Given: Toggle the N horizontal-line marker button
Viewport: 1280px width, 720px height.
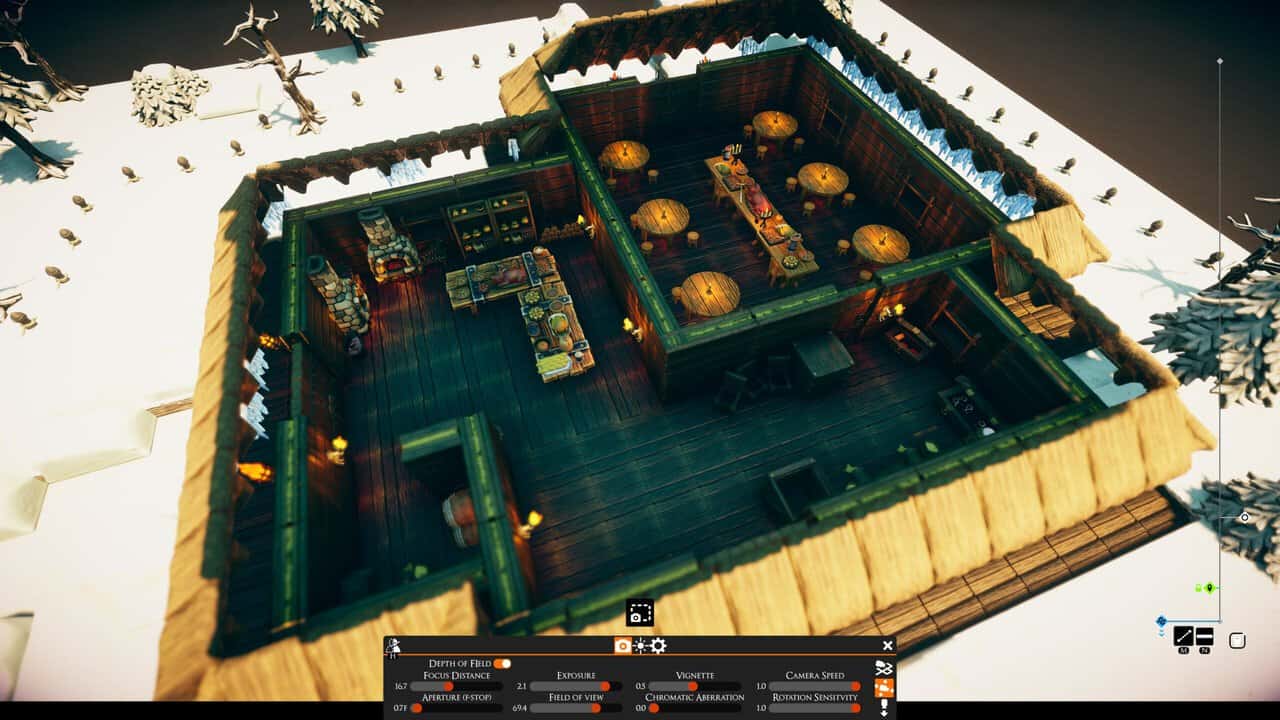Looking at the screenshot, I should [x=1205, y=637].
